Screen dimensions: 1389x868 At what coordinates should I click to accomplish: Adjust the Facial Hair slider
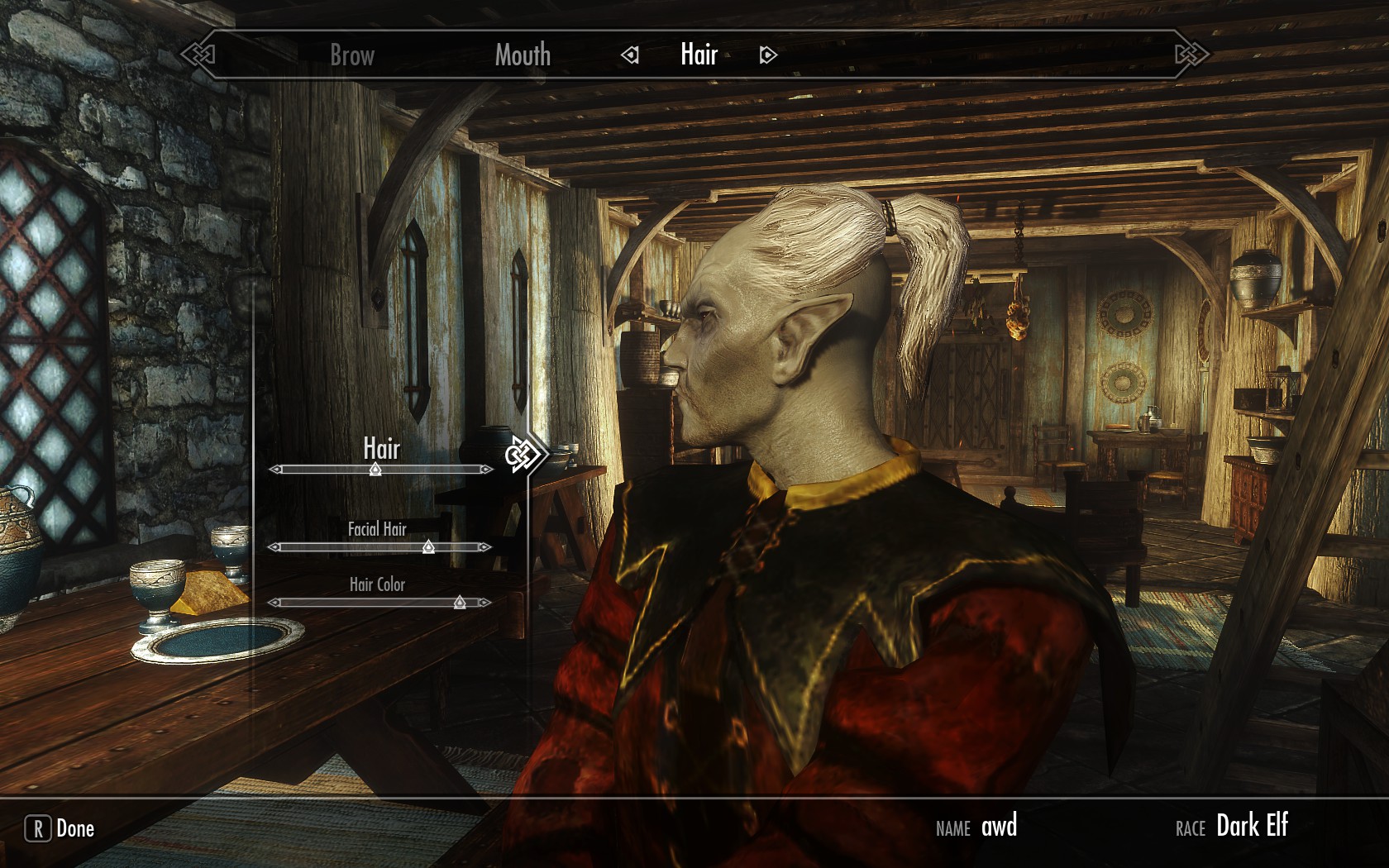pos(428,546)
